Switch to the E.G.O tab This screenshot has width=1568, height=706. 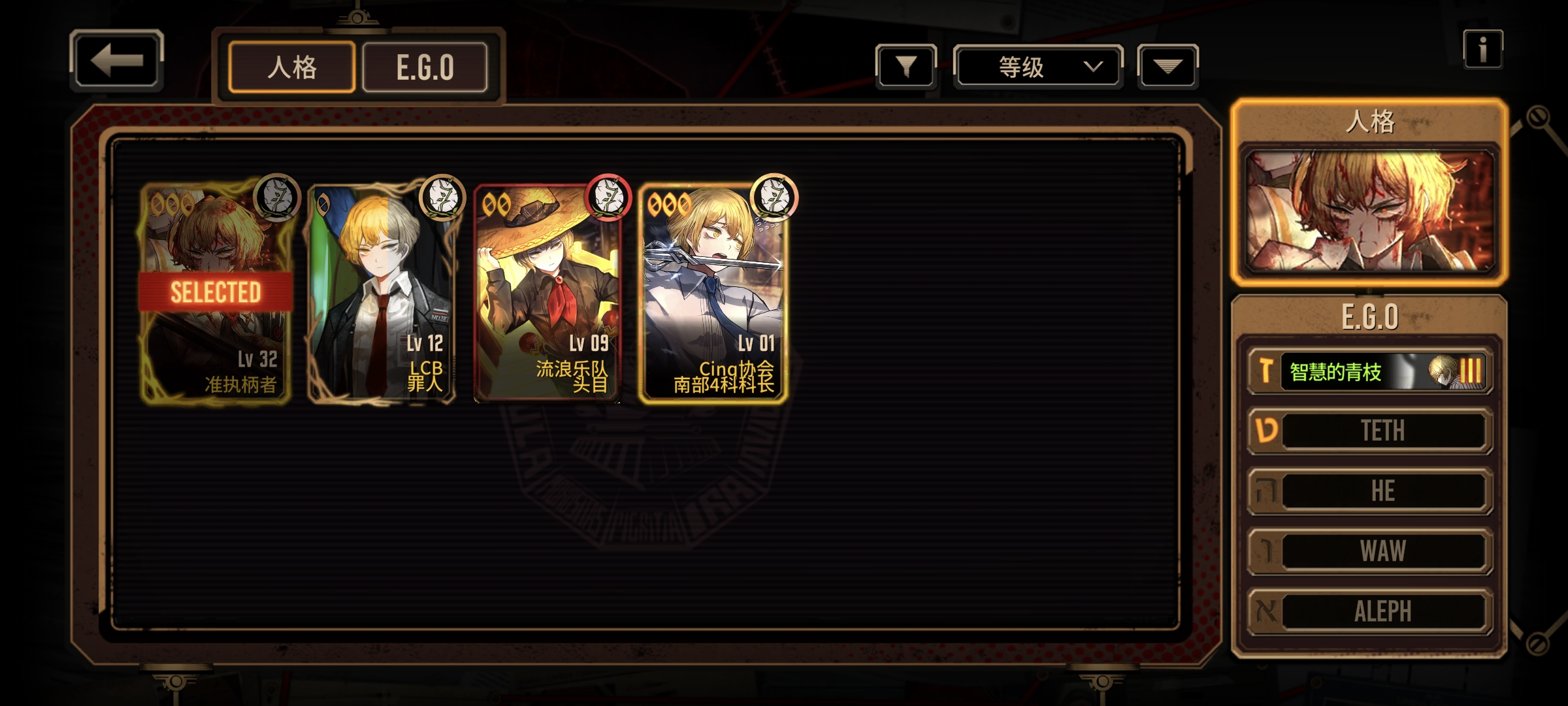[x=425, y=67]
